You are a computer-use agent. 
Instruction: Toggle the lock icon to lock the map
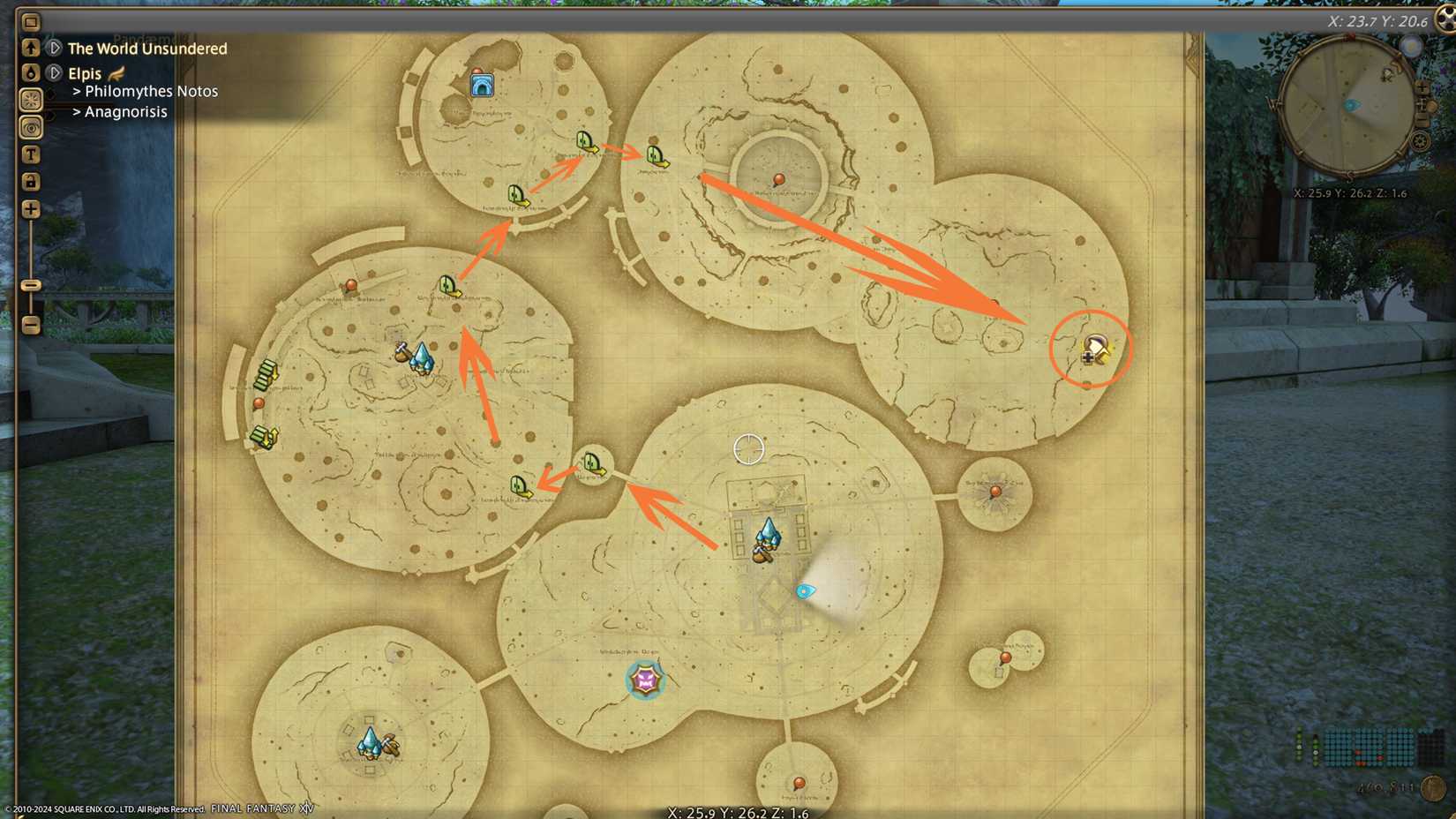pos(31,181)
